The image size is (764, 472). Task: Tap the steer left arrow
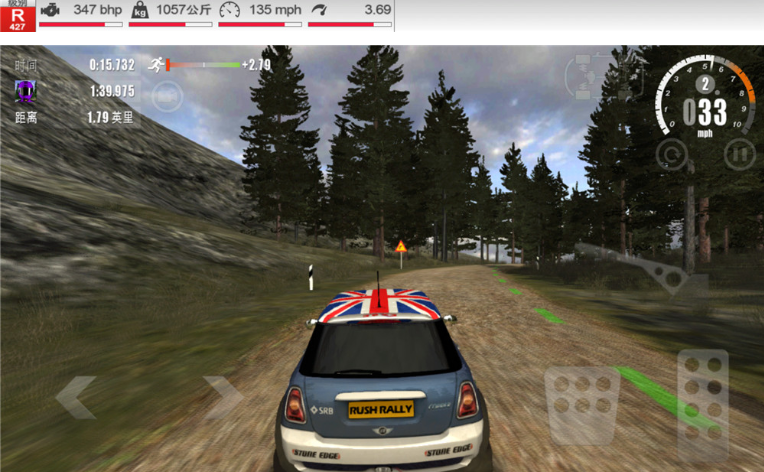coord(76,397)
